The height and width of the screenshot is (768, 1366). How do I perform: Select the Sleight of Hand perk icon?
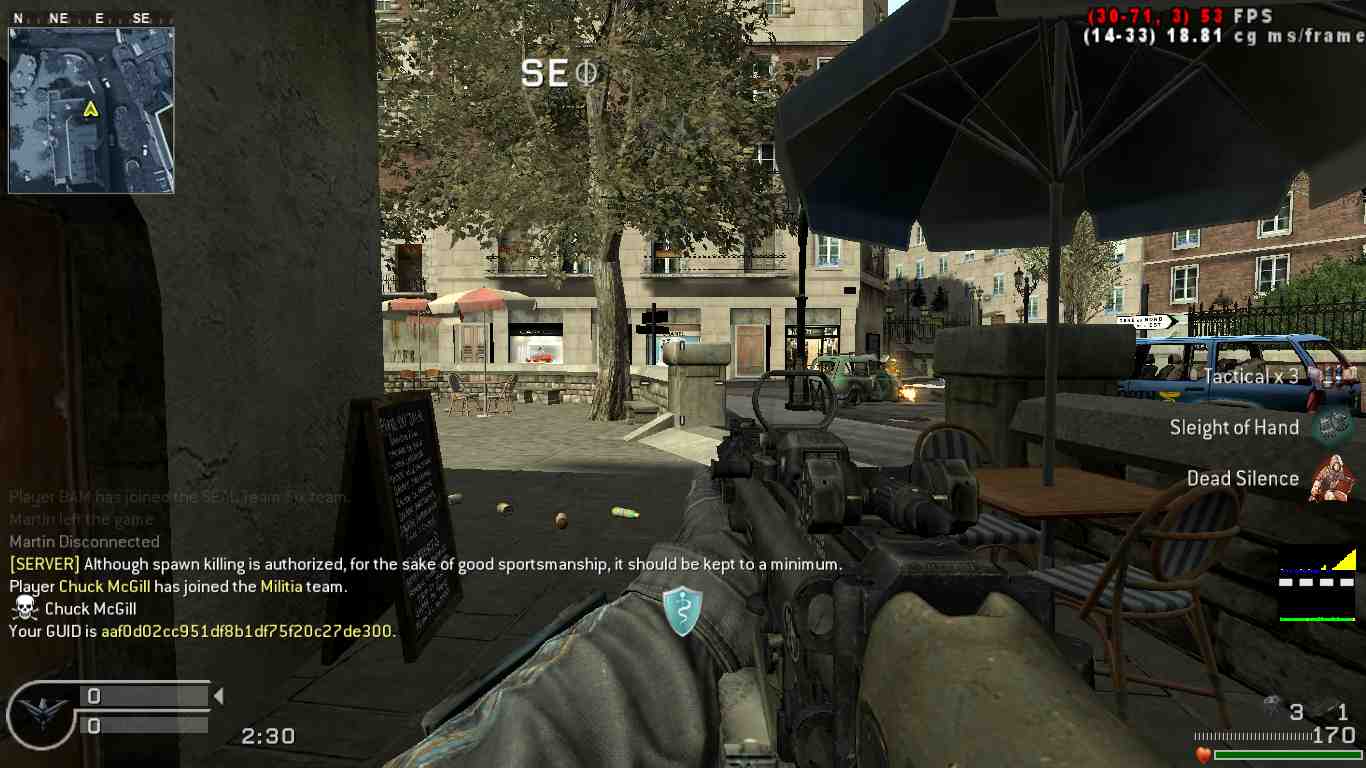pyautogui.click(x=1331, y=427)
